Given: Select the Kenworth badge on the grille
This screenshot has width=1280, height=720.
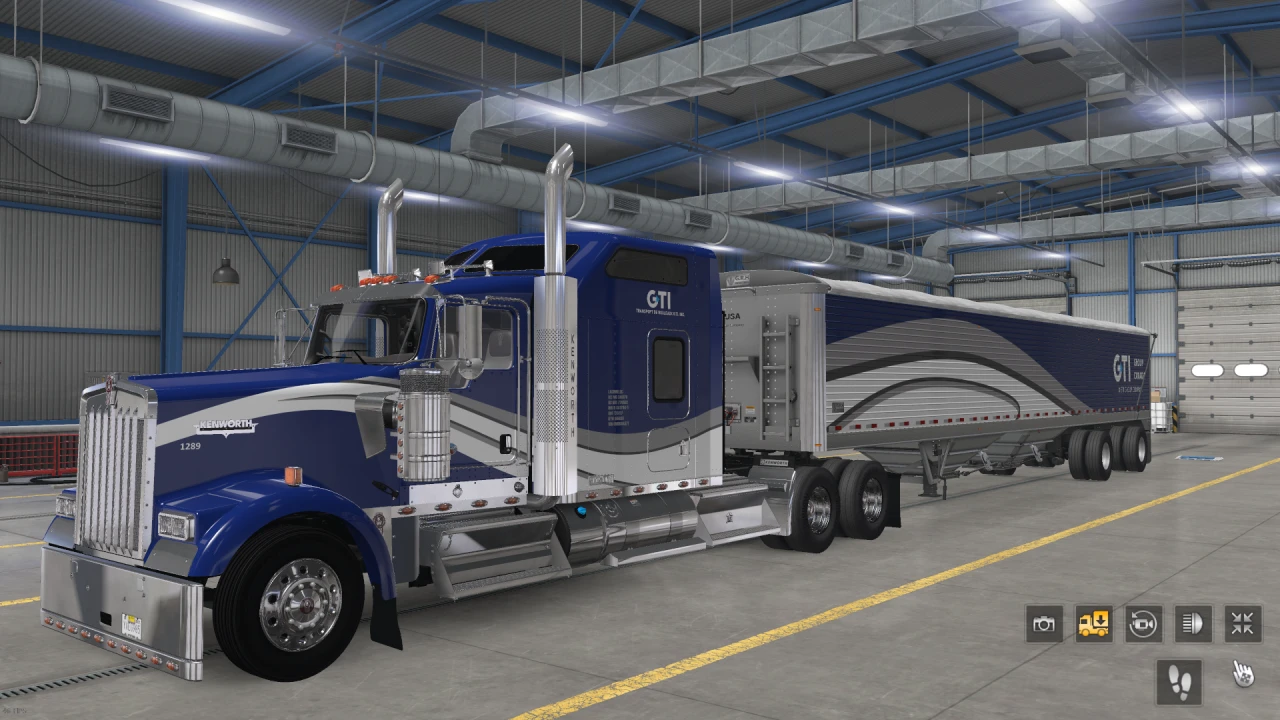Looking at the screenshot, I should click(225, 424).
